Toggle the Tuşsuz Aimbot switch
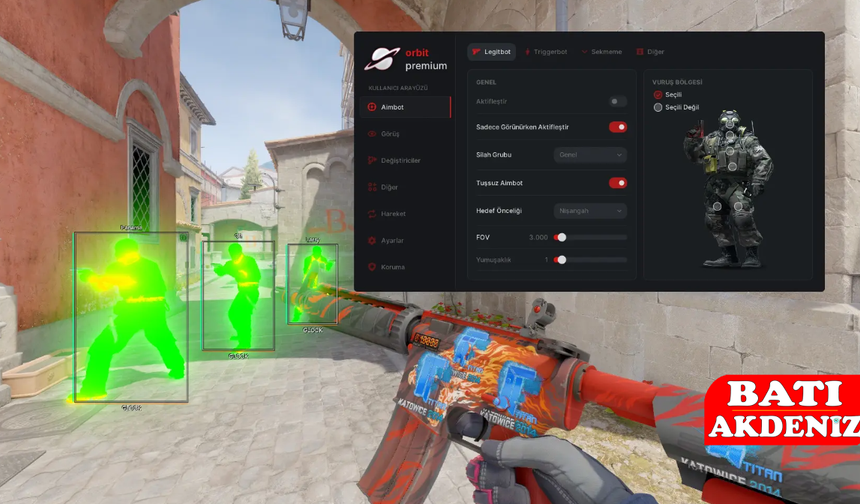The image size is (860, 504). tap(618, 183)
